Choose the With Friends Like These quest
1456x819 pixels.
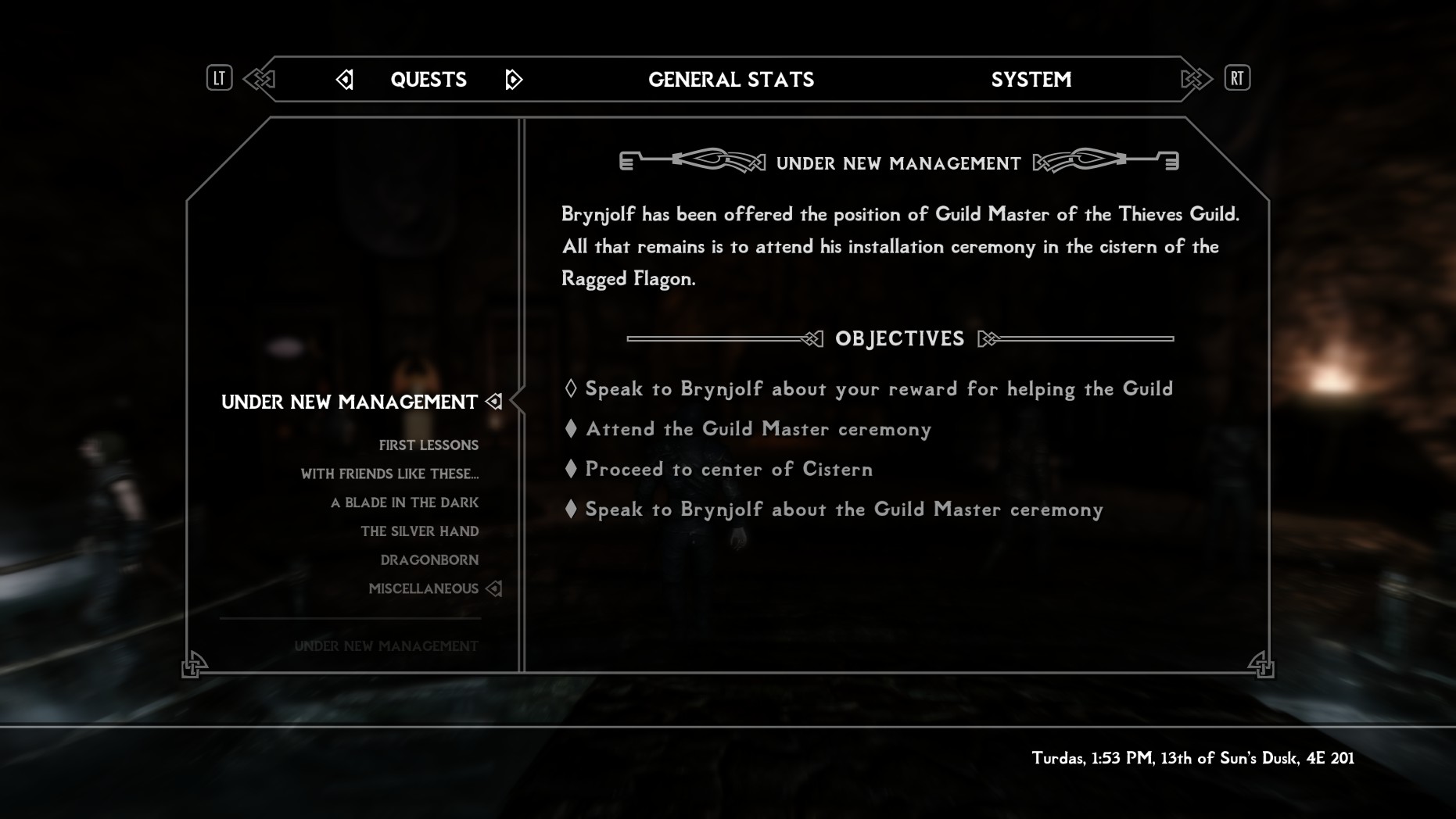(x=389, y=474)
